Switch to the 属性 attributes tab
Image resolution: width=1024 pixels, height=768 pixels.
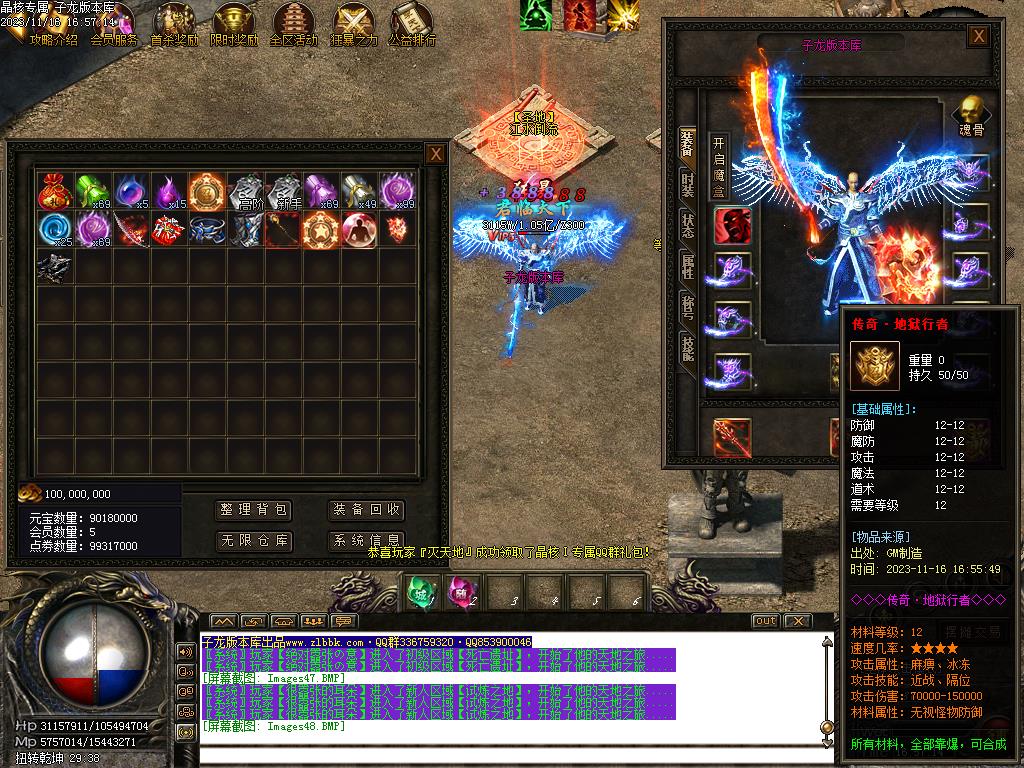click(688, 264)
